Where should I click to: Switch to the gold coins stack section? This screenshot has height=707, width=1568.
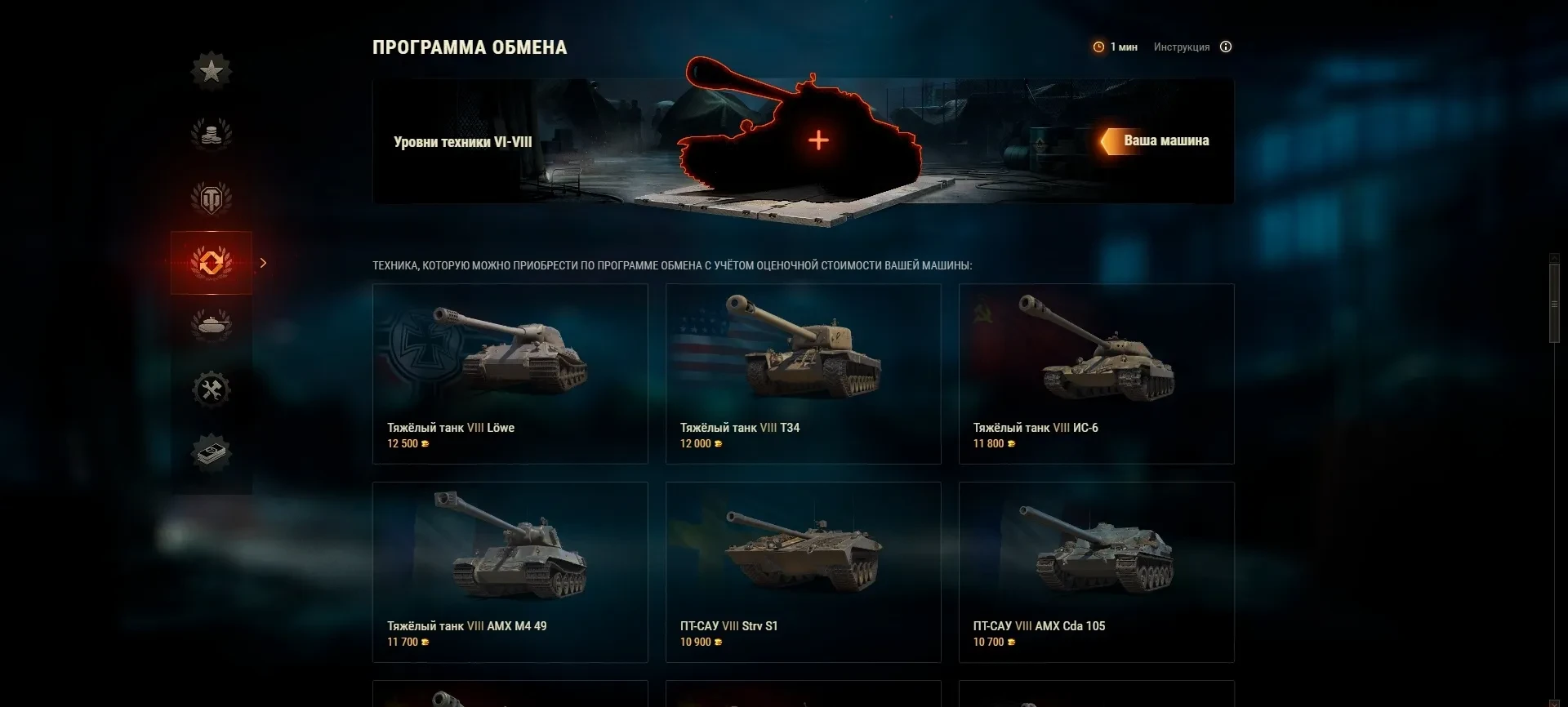pyautogui.click(x=212, y=134)
